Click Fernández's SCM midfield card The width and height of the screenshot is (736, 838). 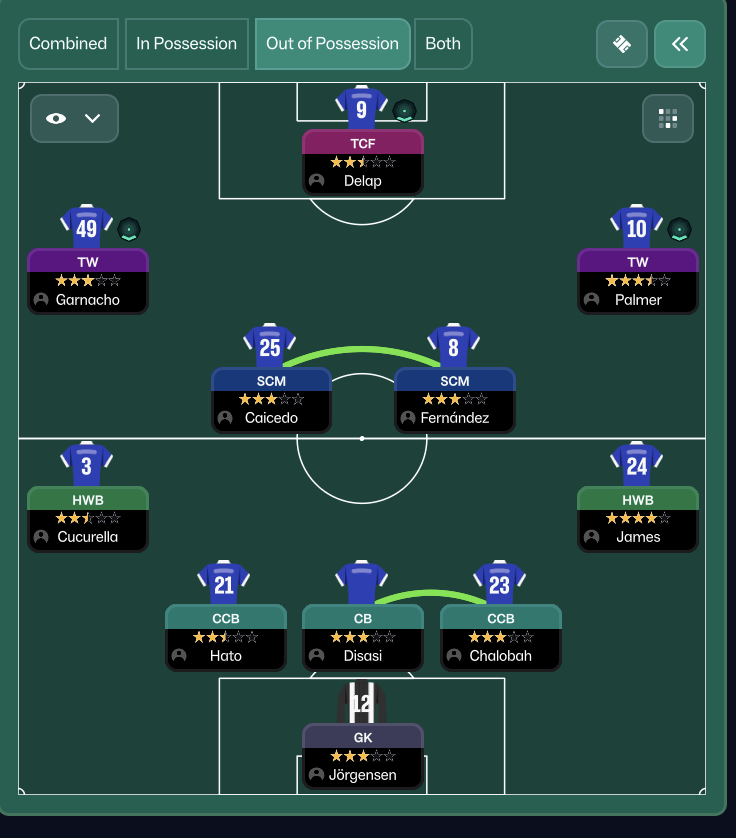[455, 399]
